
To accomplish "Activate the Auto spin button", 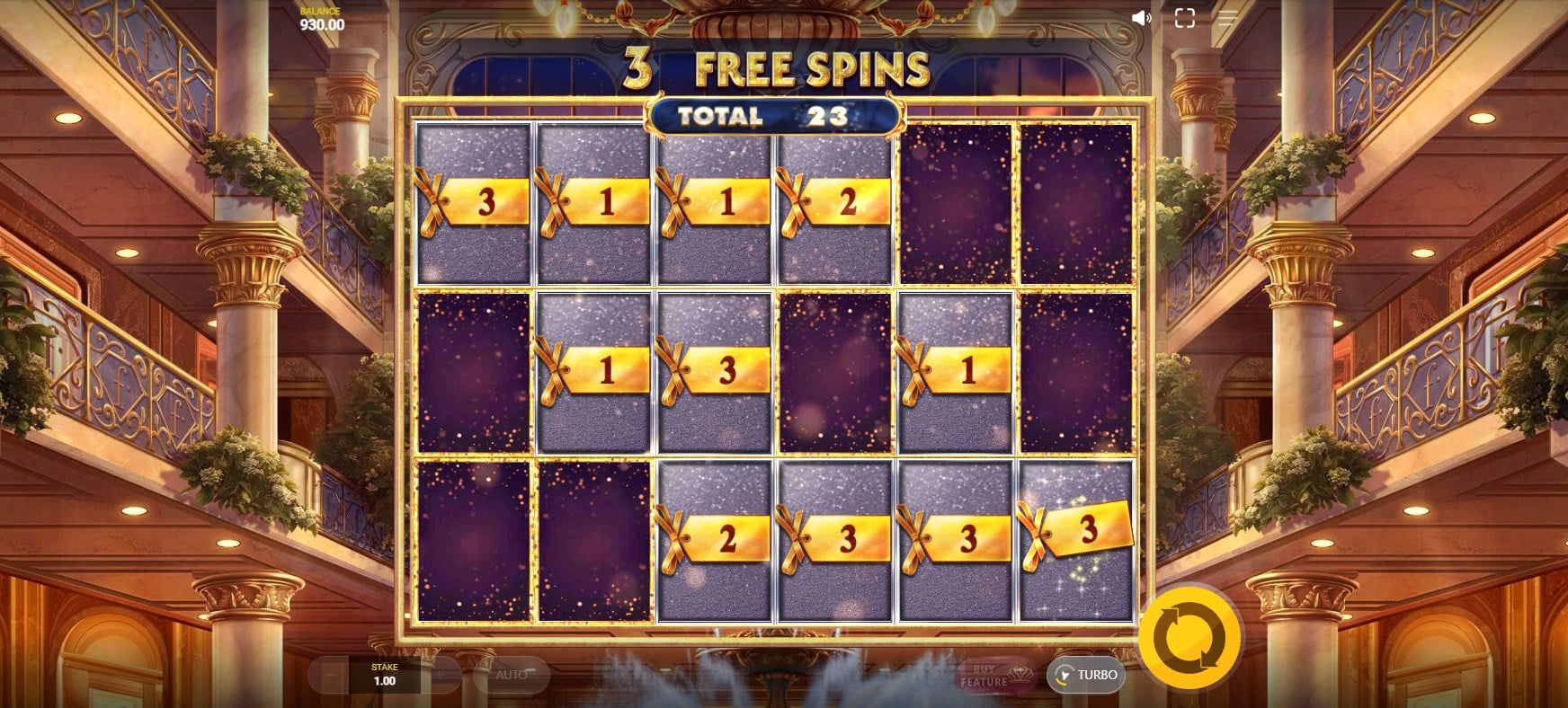I will (x=511, y=675).
